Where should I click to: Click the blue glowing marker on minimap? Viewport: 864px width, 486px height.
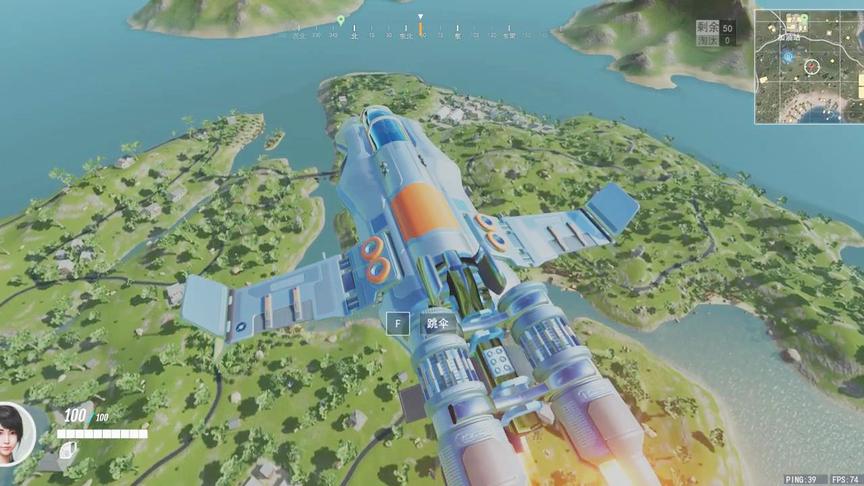click(x=788, y=57)
